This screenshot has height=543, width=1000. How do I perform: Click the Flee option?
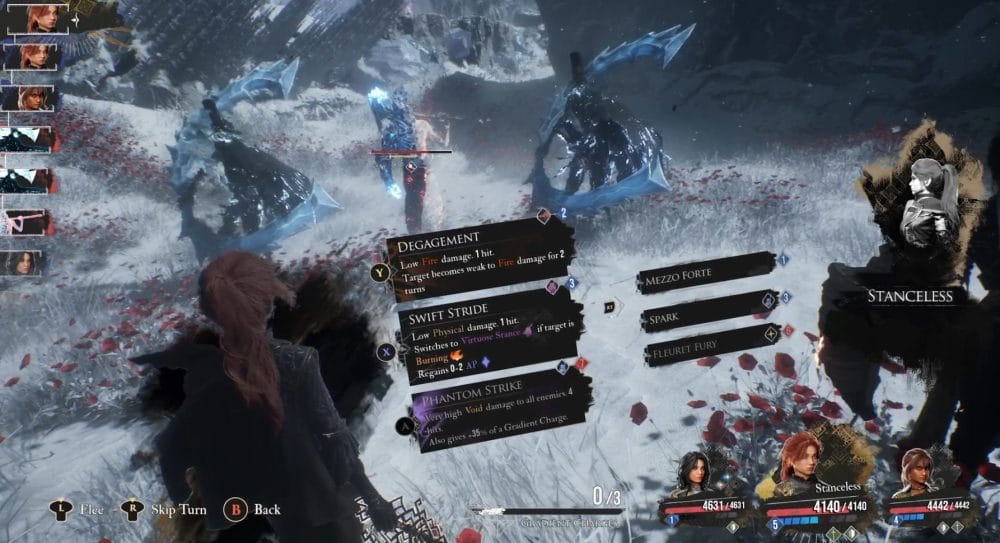pos(80,509)
